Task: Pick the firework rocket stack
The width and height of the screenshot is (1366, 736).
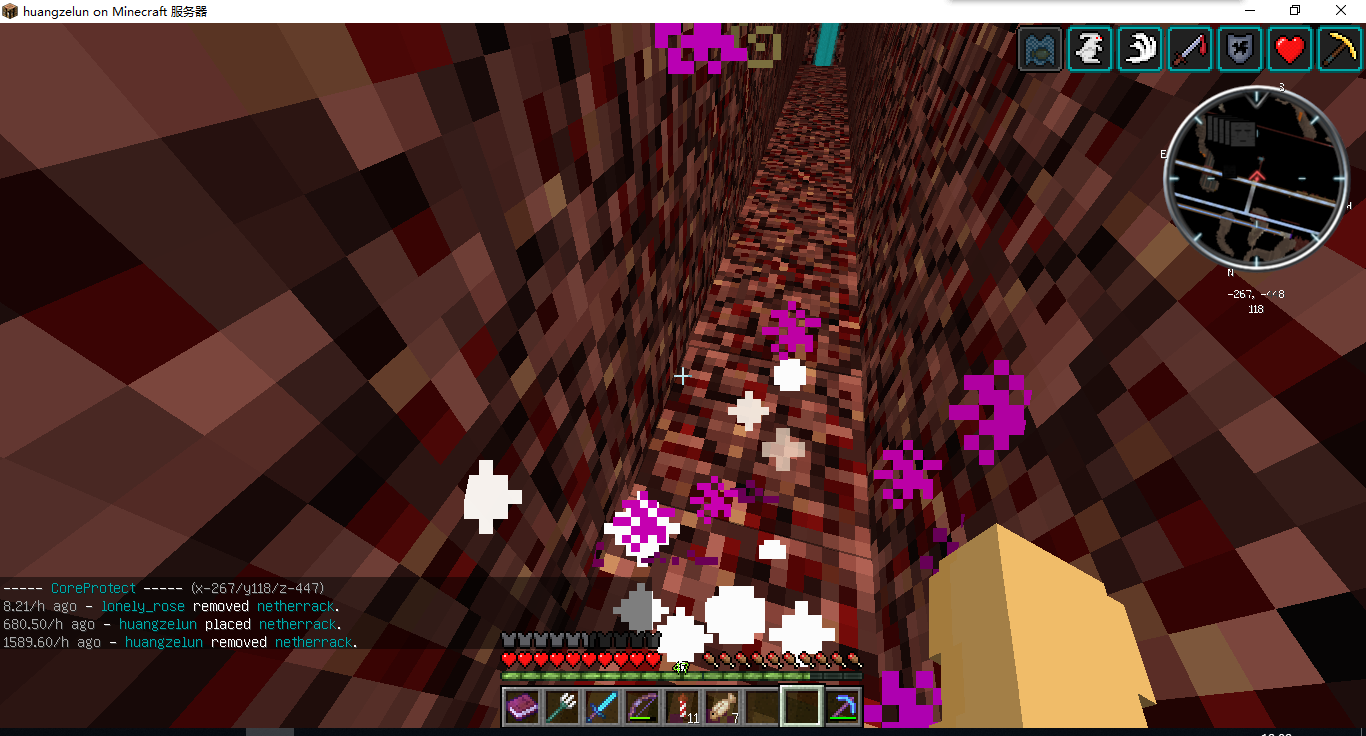Action: (x=682, y=708)
